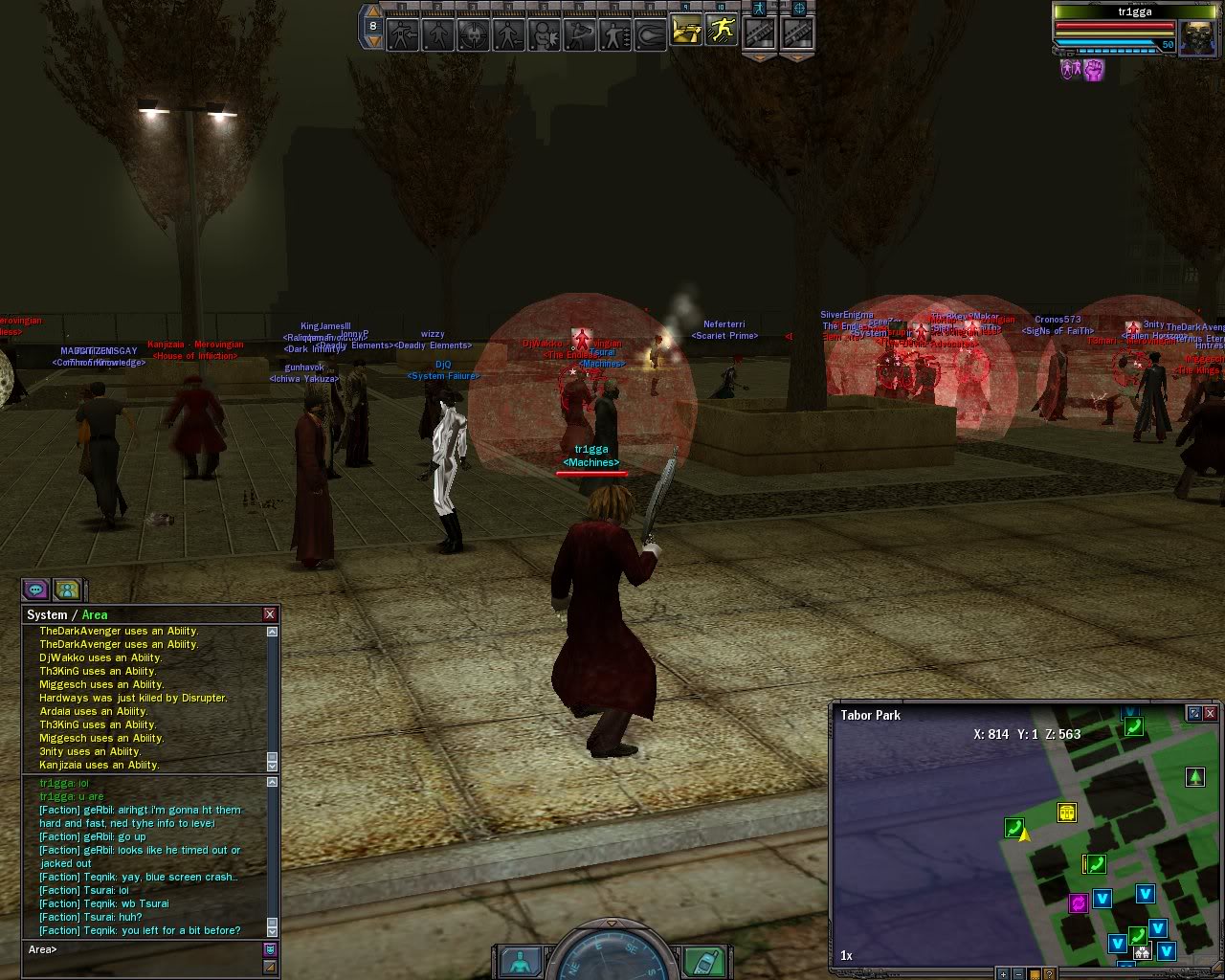This screenshot has height=980, width=1225.
Task: Activate the yellow running figure ability
Action: click(722, 33)
